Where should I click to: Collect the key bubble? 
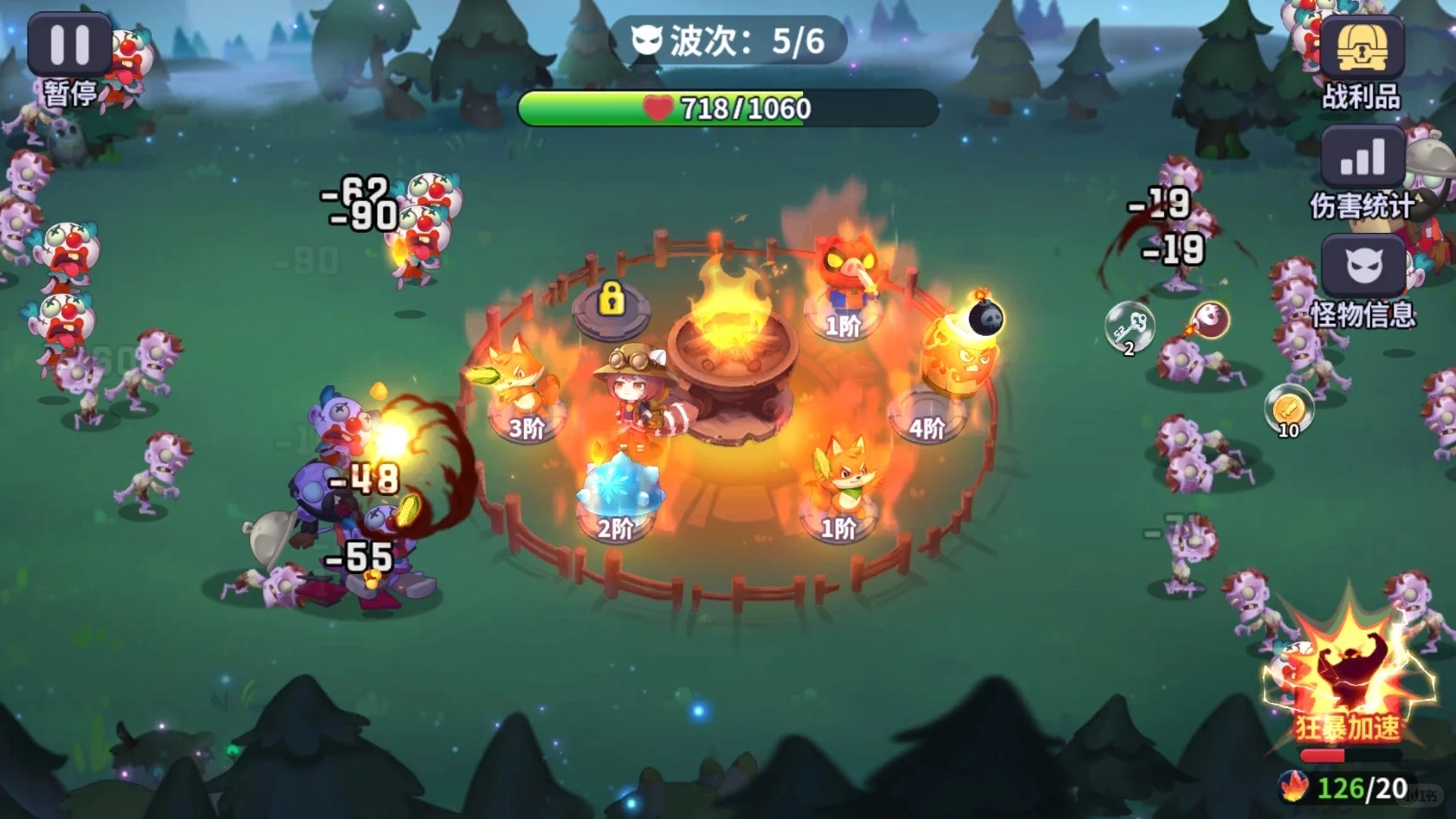(1129, 326)
